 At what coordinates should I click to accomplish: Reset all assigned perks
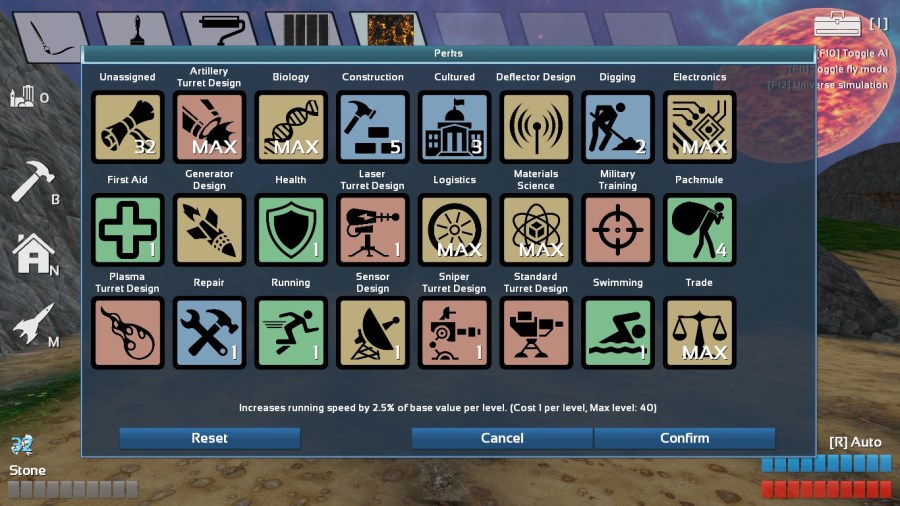click(209, 438)
